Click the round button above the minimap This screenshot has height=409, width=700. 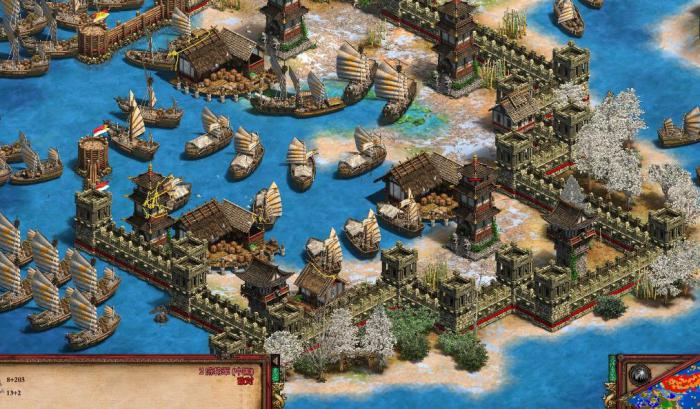pyautogui.click(x=640, y=377)
